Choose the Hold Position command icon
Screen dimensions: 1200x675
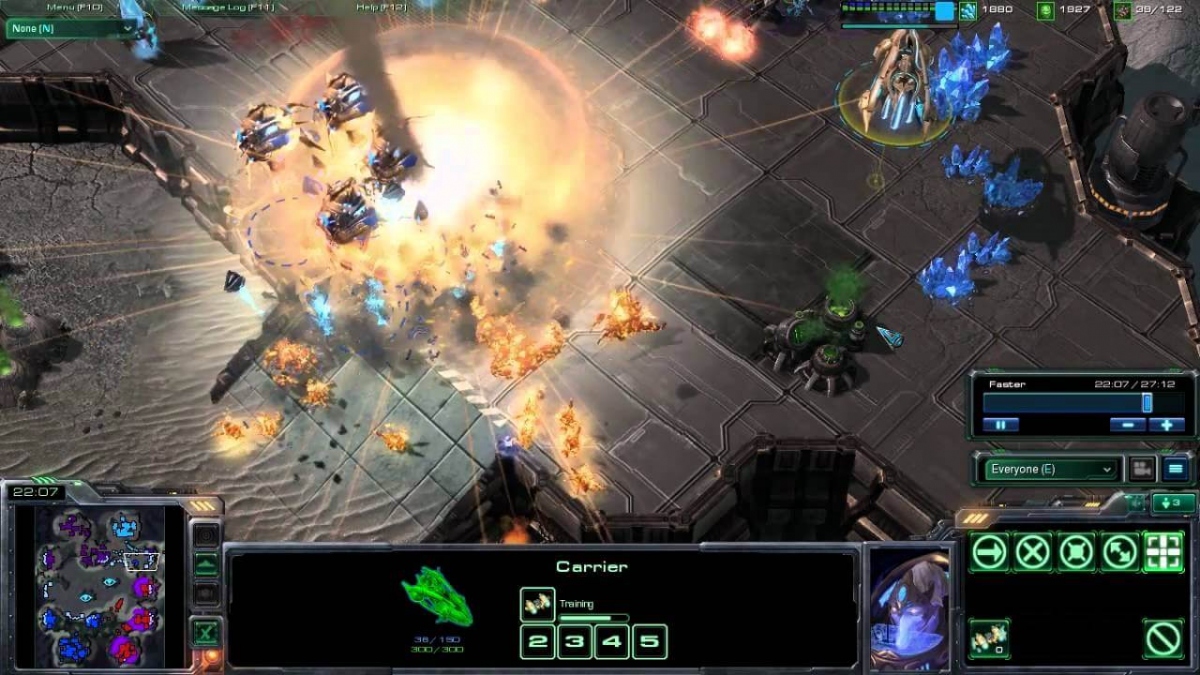(x=1076, y=552)
